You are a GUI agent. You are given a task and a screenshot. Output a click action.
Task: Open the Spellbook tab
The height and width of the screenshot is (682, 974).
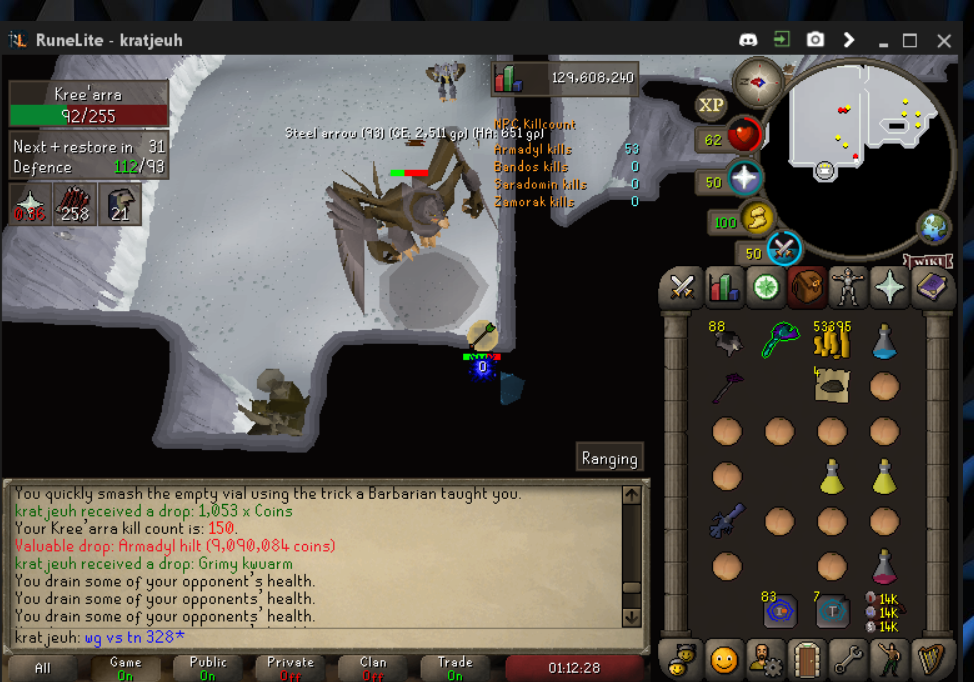(932, 288)
